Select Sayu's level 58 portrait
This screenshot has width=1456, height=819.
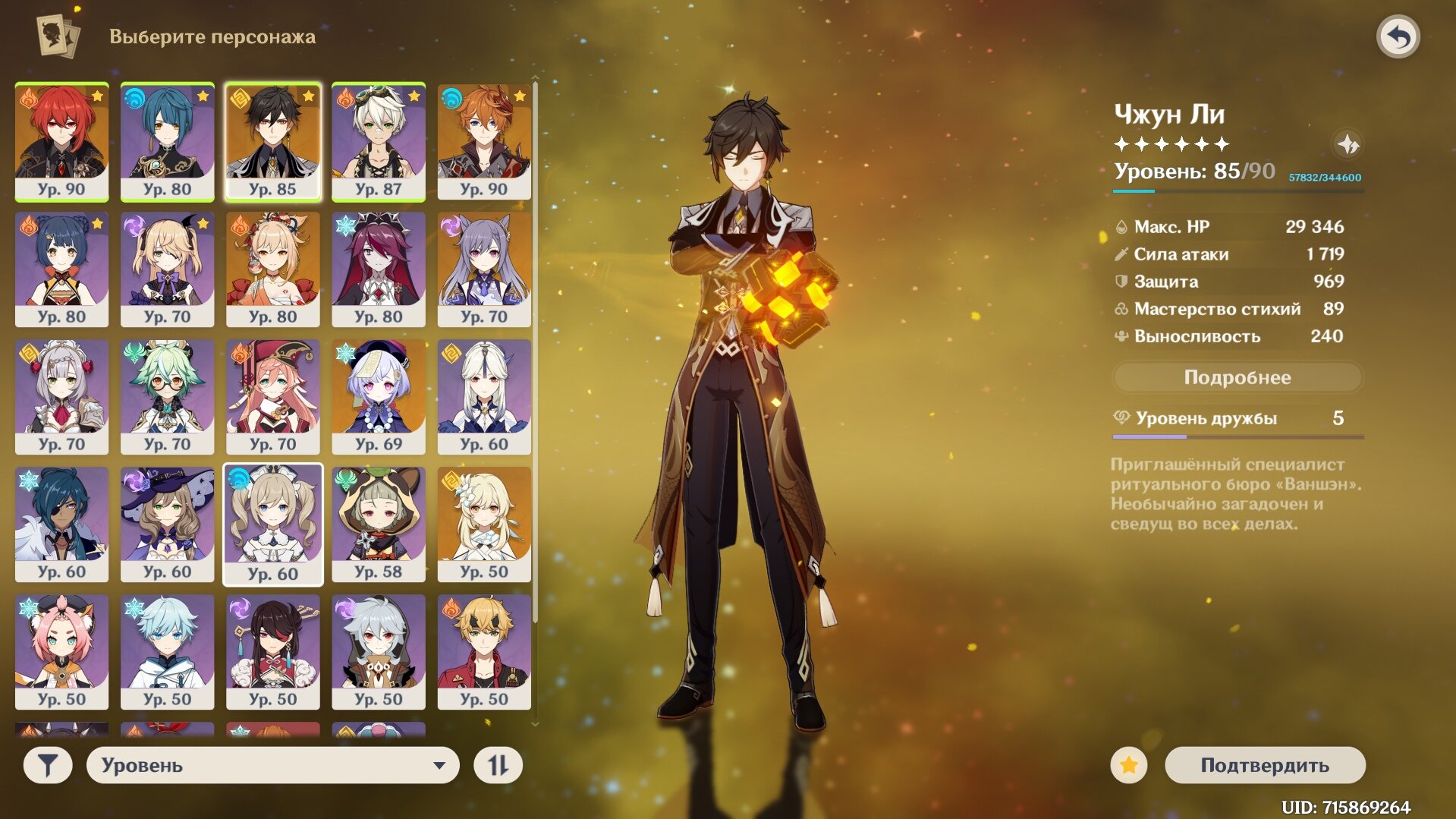[378, 524]
